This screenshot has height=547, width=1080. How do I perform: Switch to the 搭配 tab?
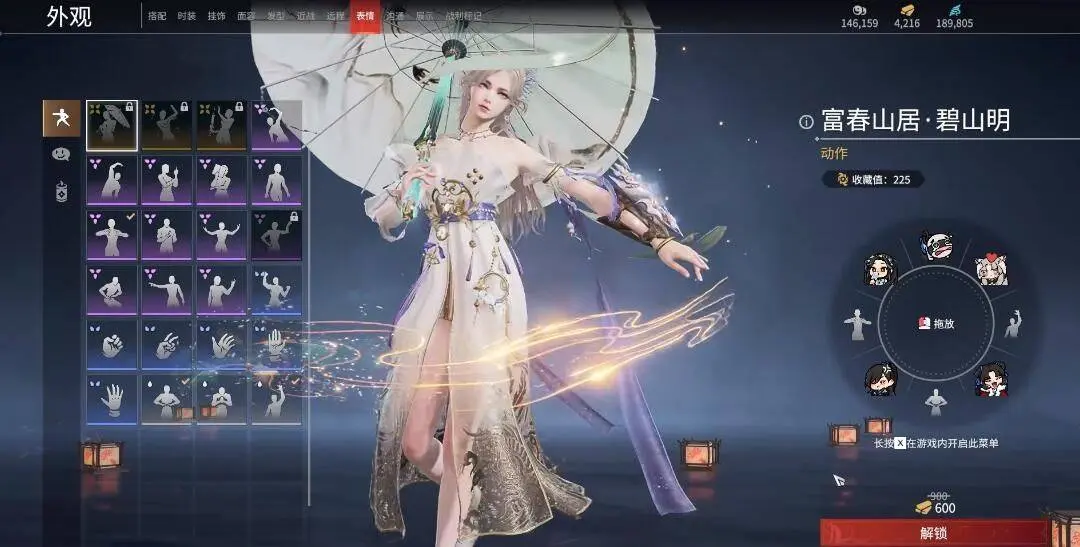click(157, 16)
